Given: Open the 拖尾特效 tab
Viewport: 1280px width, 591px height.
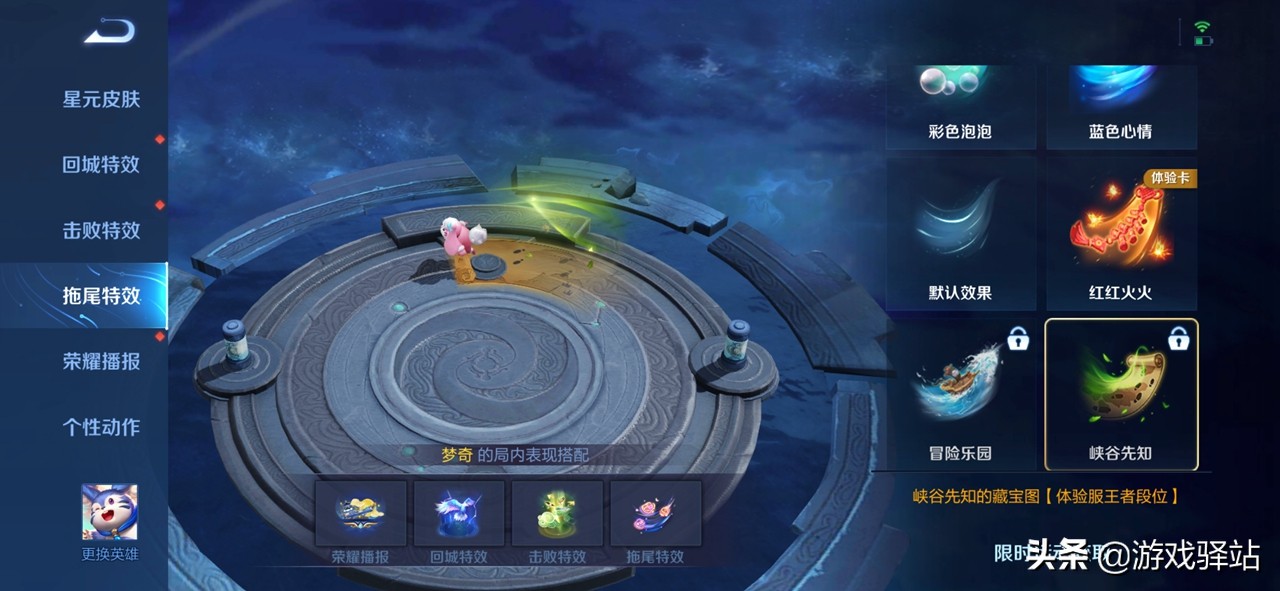Looking at the screenshot, I should (x=101, y=296).
